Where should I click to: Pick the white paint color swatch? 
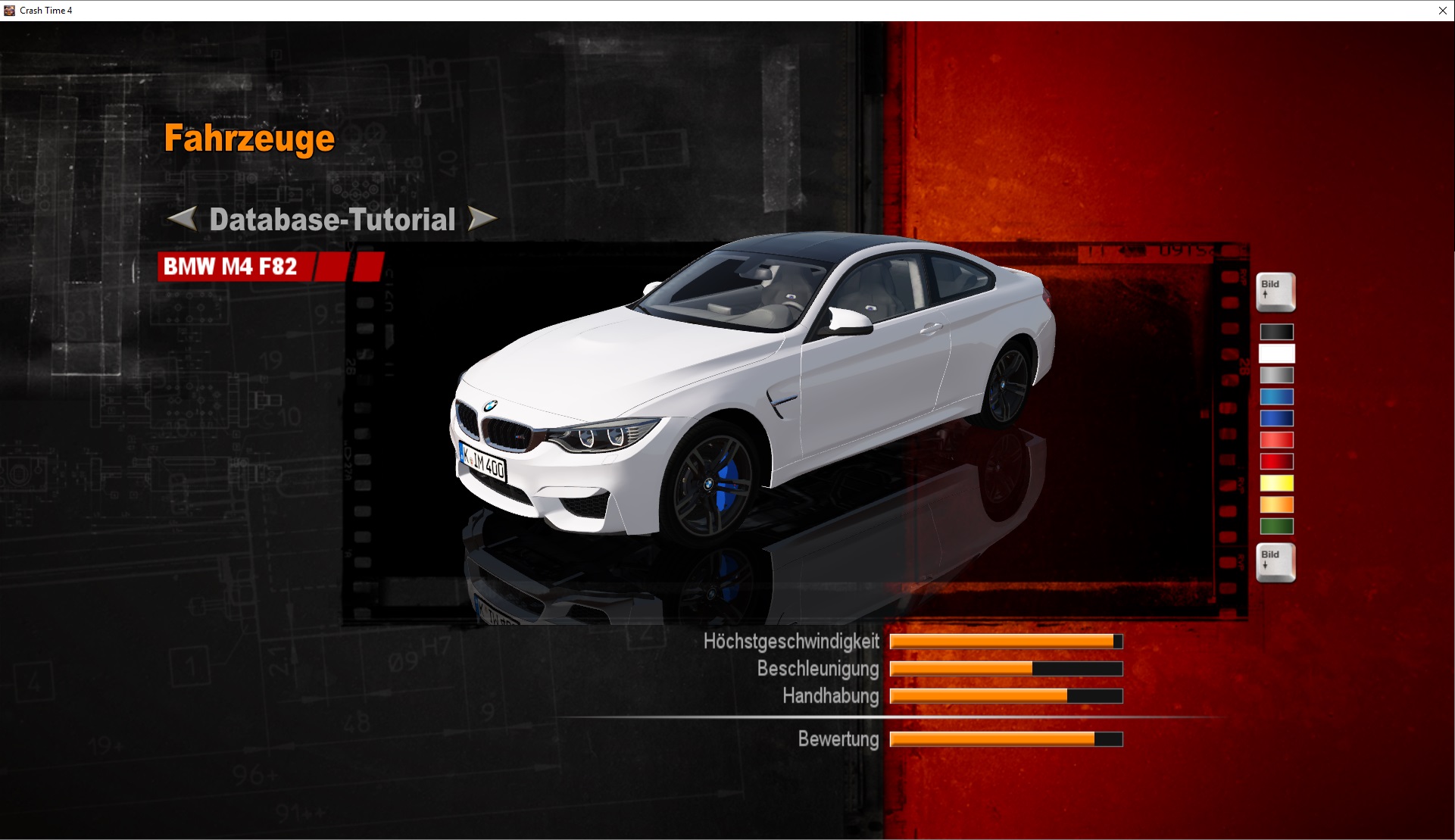(x=1276, y=354)
